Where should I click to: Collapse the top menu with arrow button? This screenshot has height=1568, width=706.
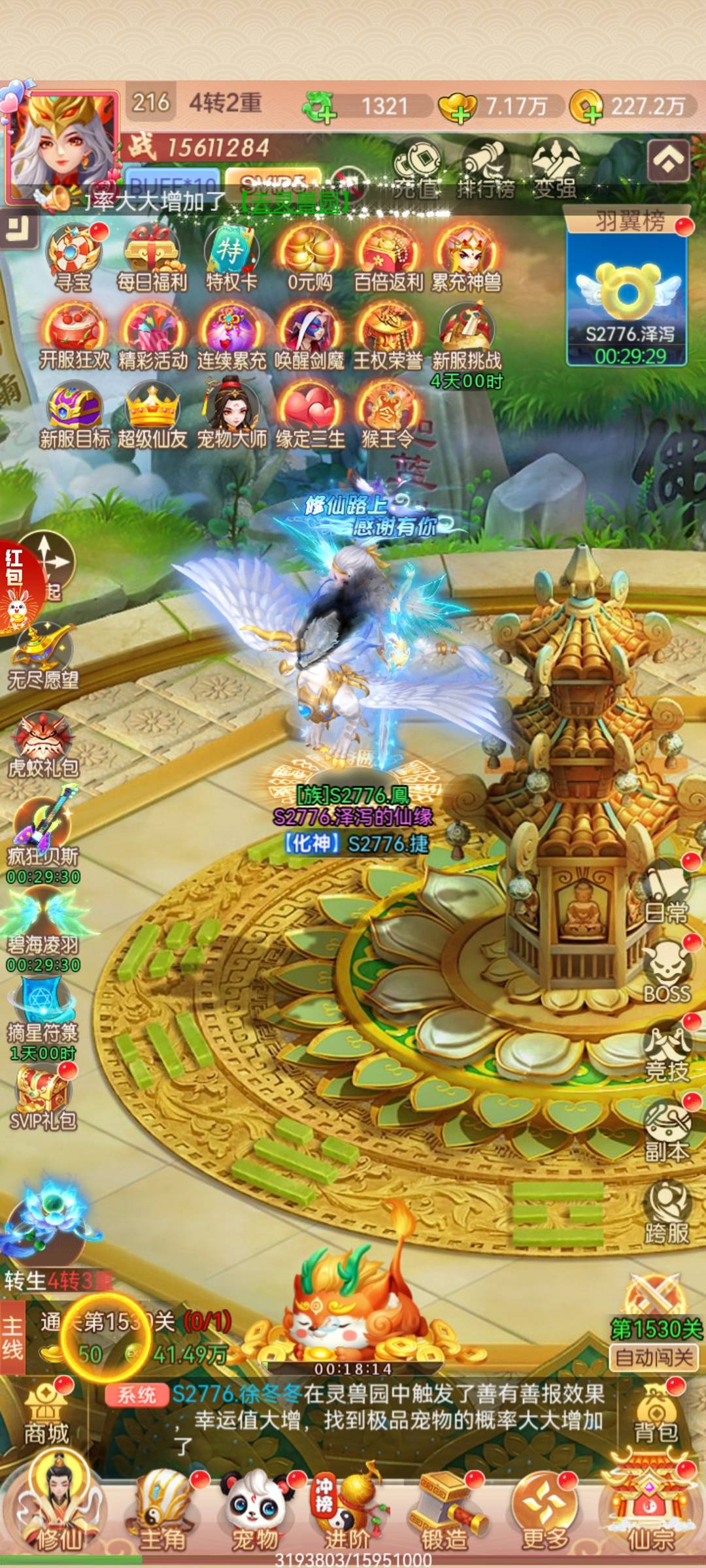click(x=667, y=160)
